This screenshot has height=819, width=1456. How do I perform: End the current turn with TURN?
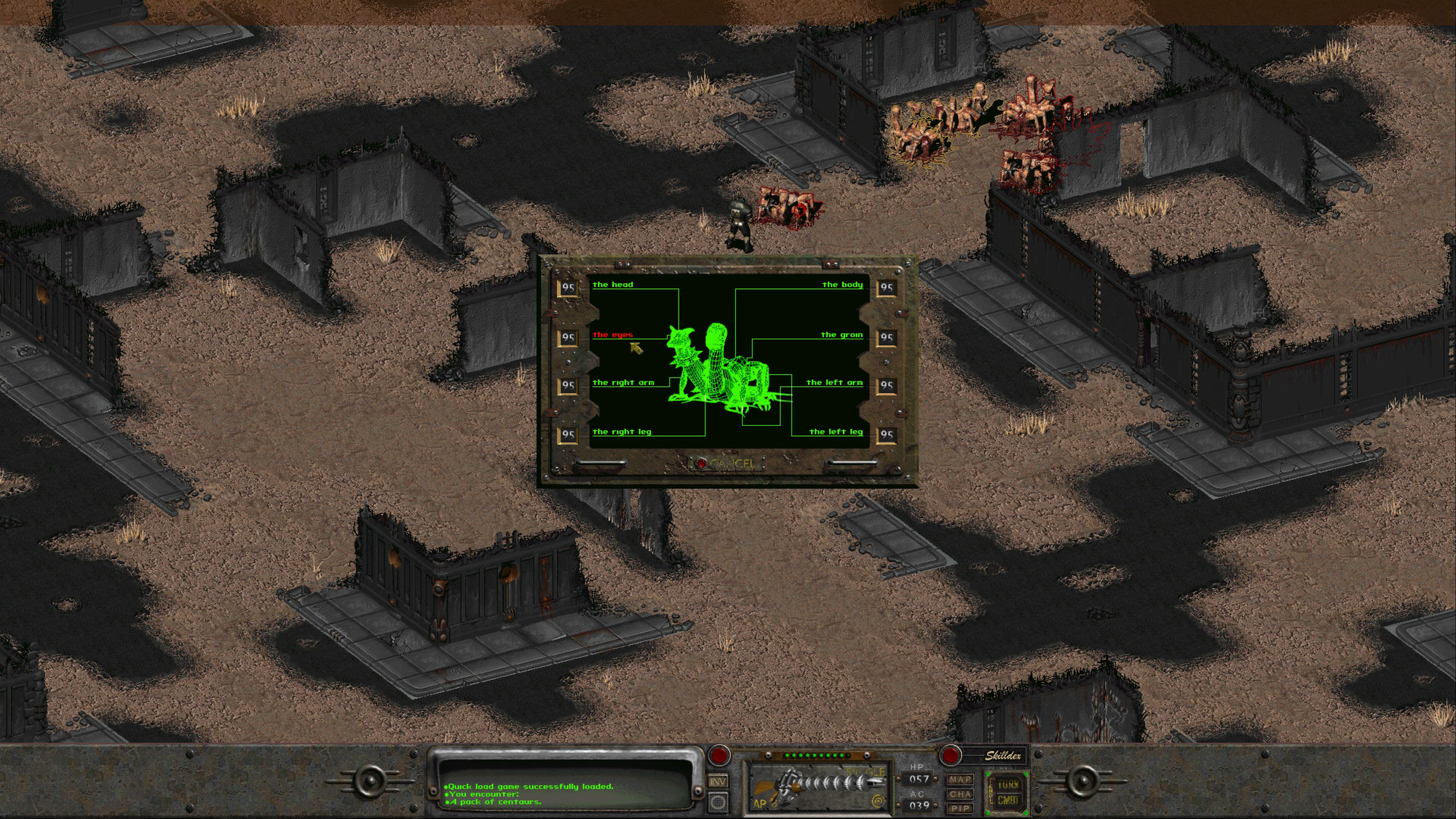click(1009, 784)
